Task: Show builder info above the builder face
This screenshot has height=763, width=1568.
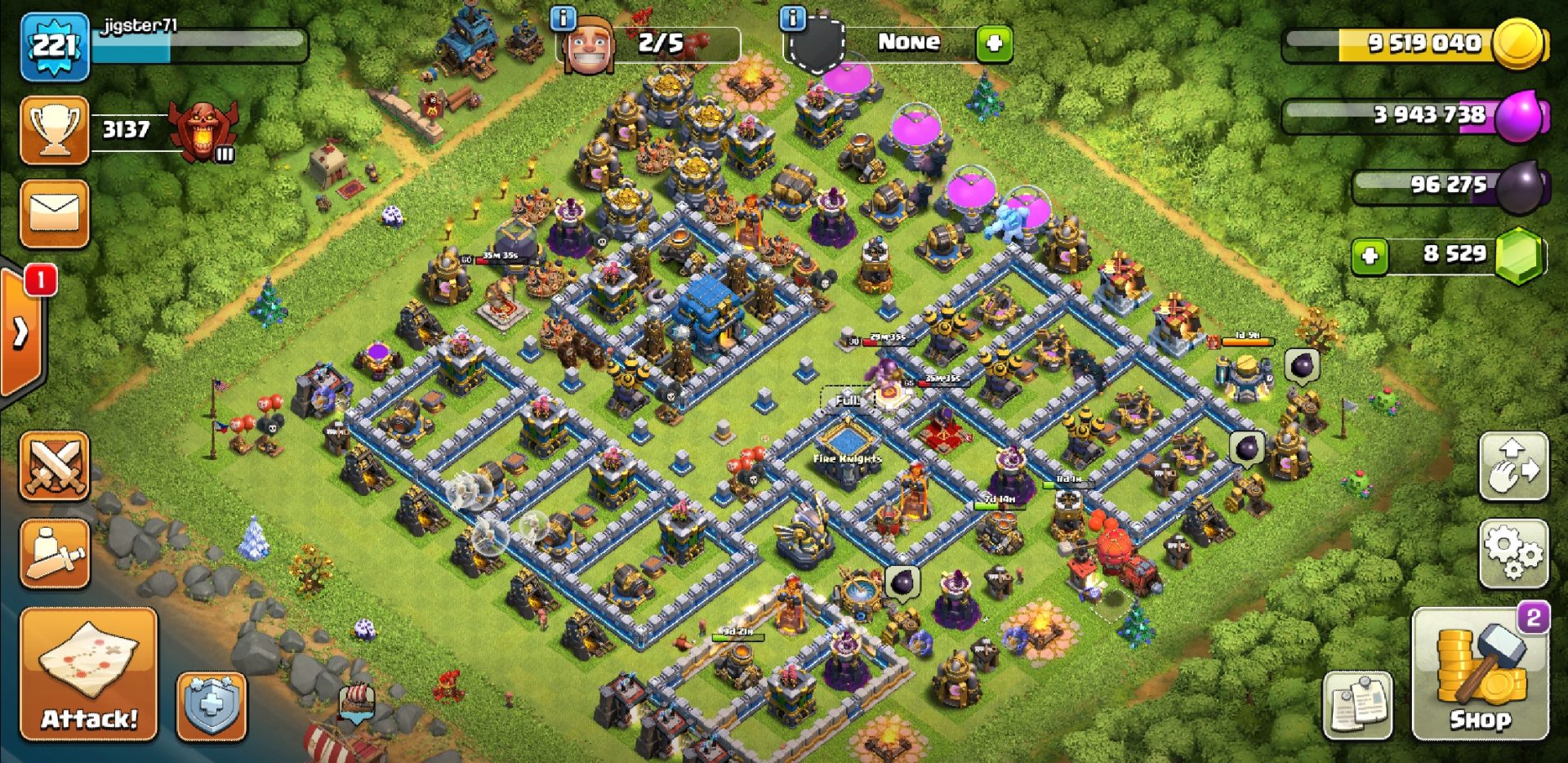Action: (x=563, y=18)
